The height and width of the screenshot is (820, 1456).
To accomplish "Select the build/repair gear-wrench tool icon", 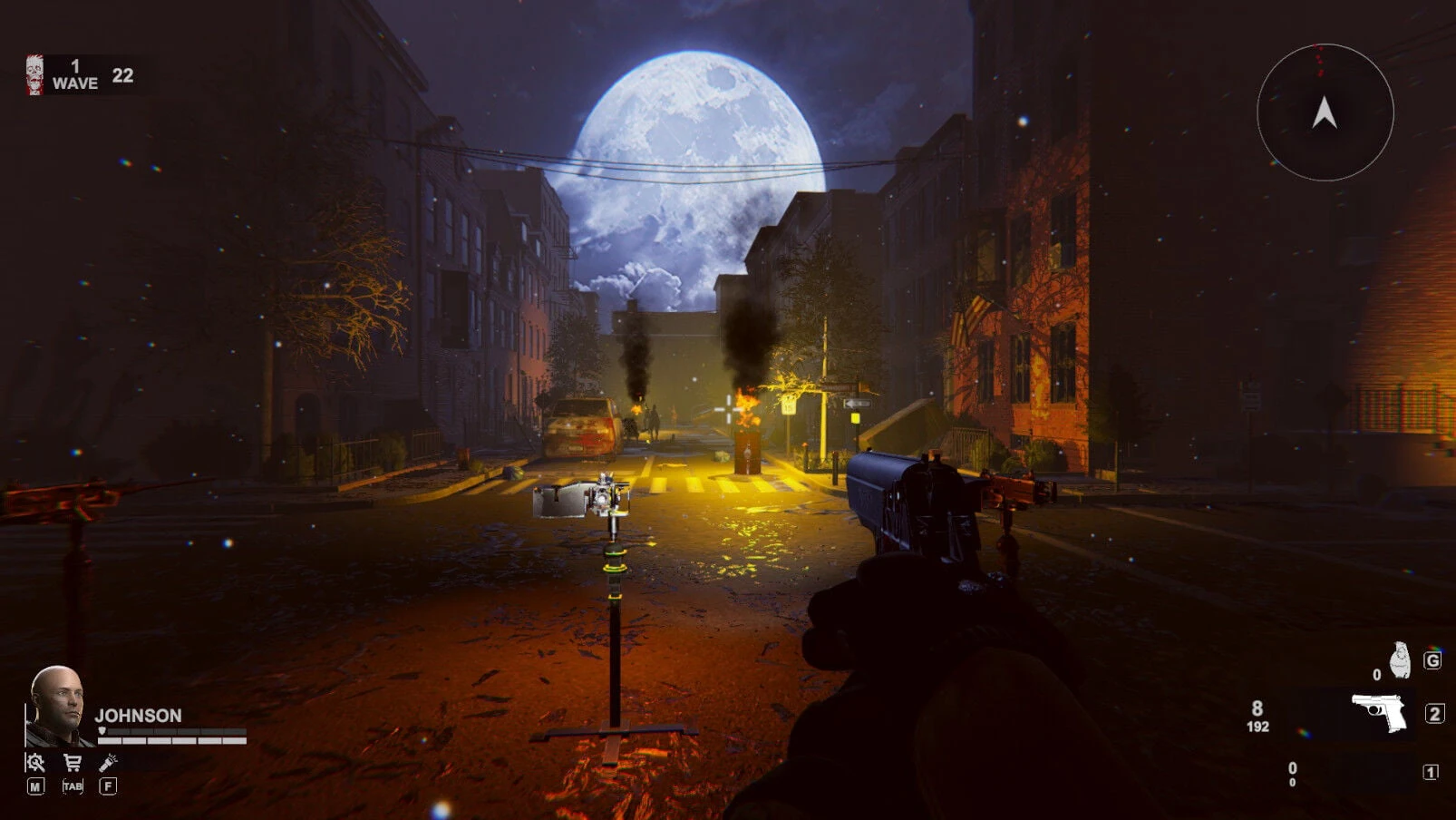I will (x=35, y=762).
